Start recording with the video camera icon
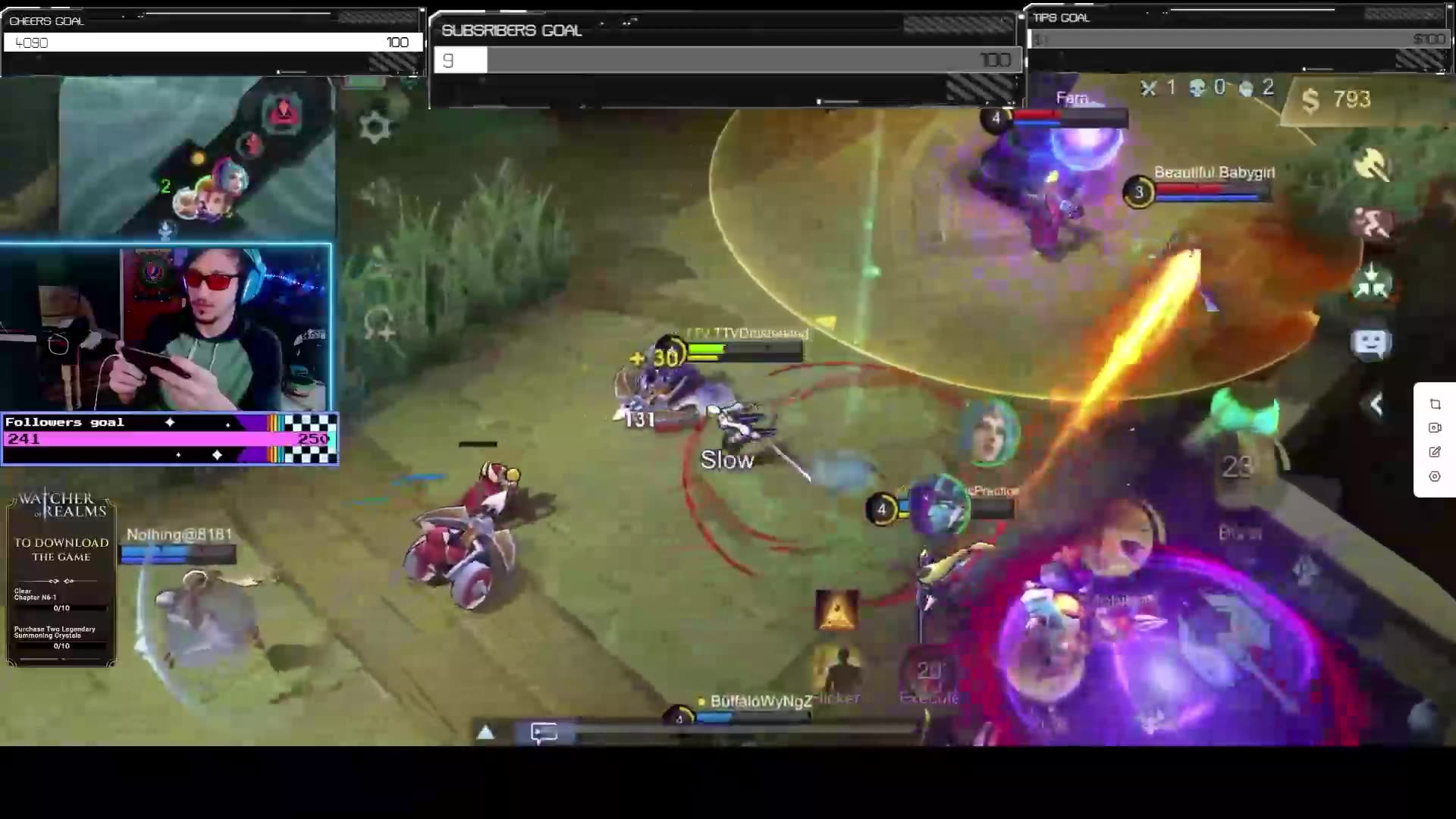 click(x=1434, y=428)
